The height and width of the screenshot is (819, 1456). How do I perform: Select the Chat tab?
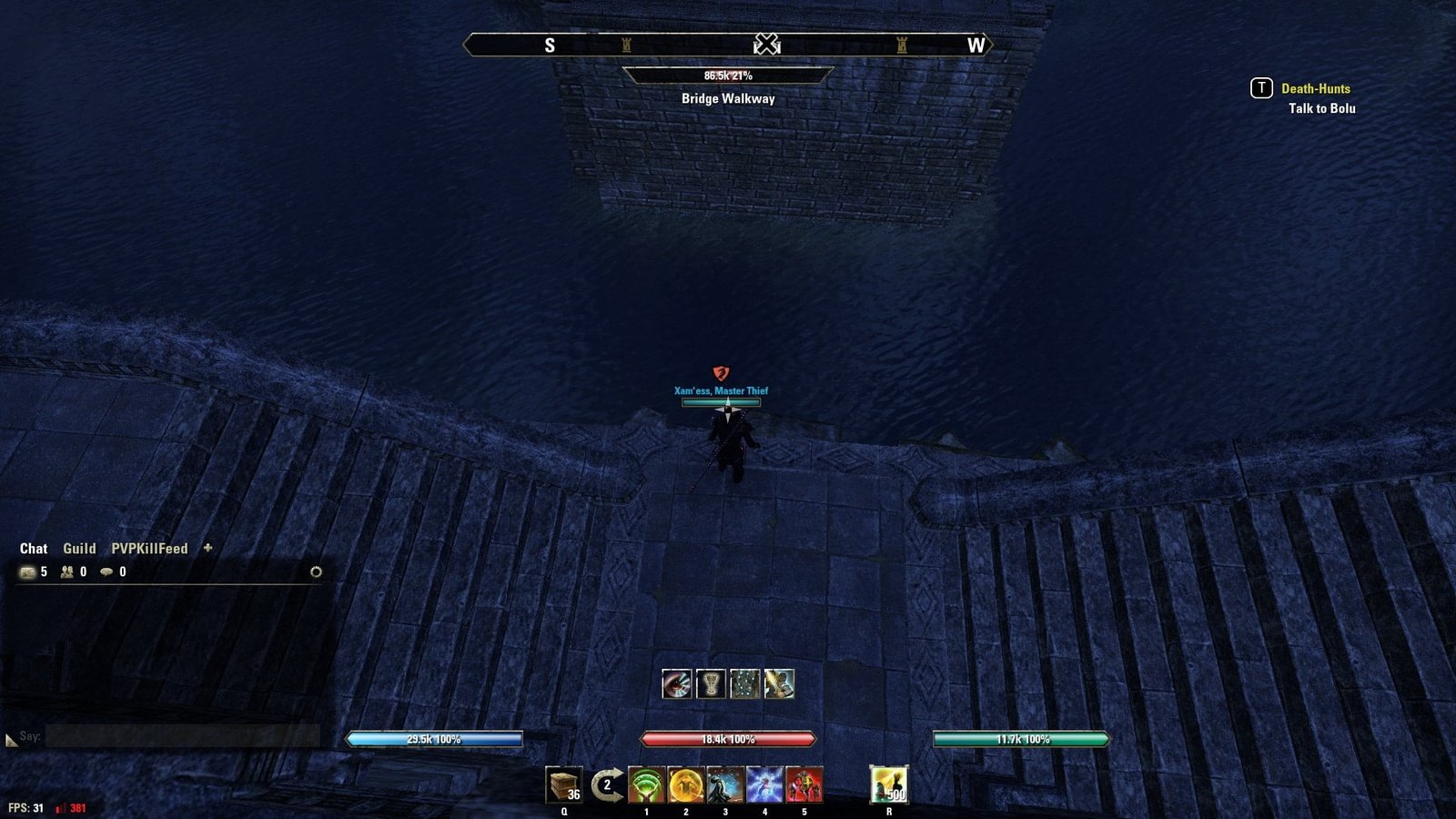[x=34, y=549]
